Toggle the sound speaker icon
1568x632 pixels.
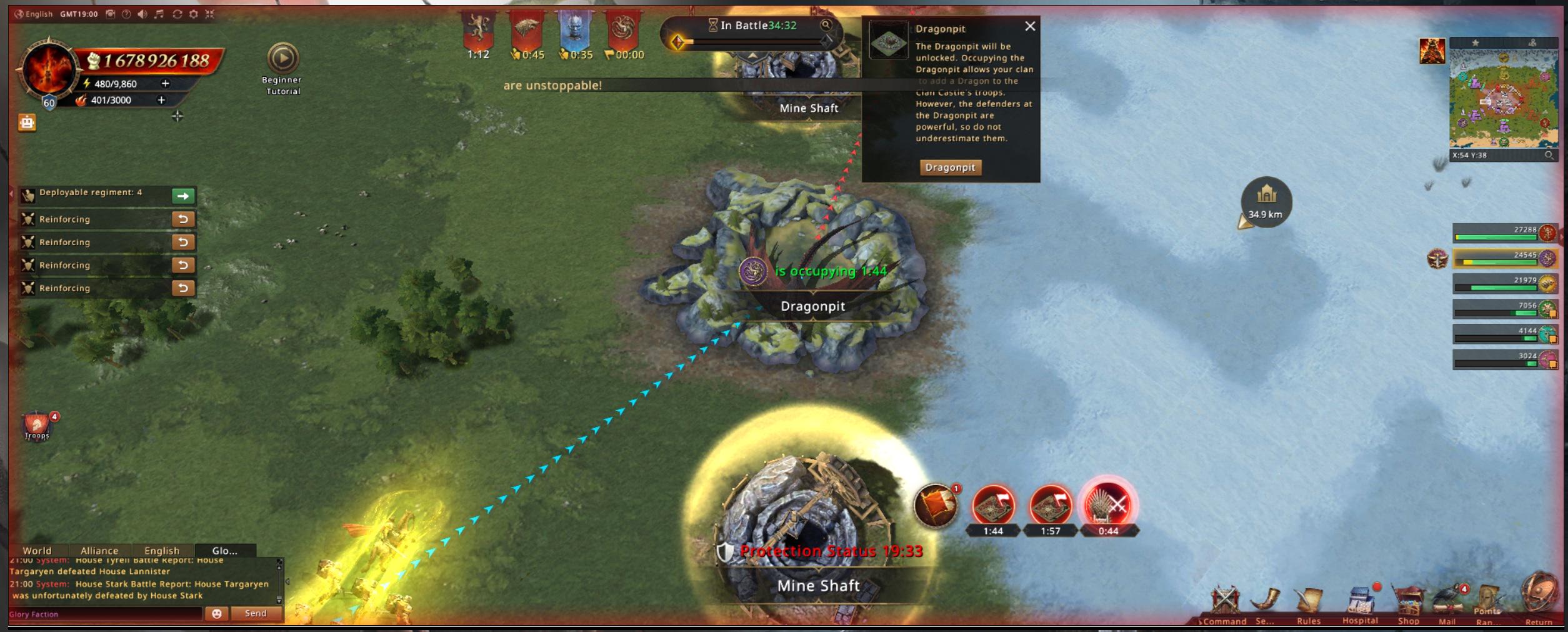click(142, 14)
